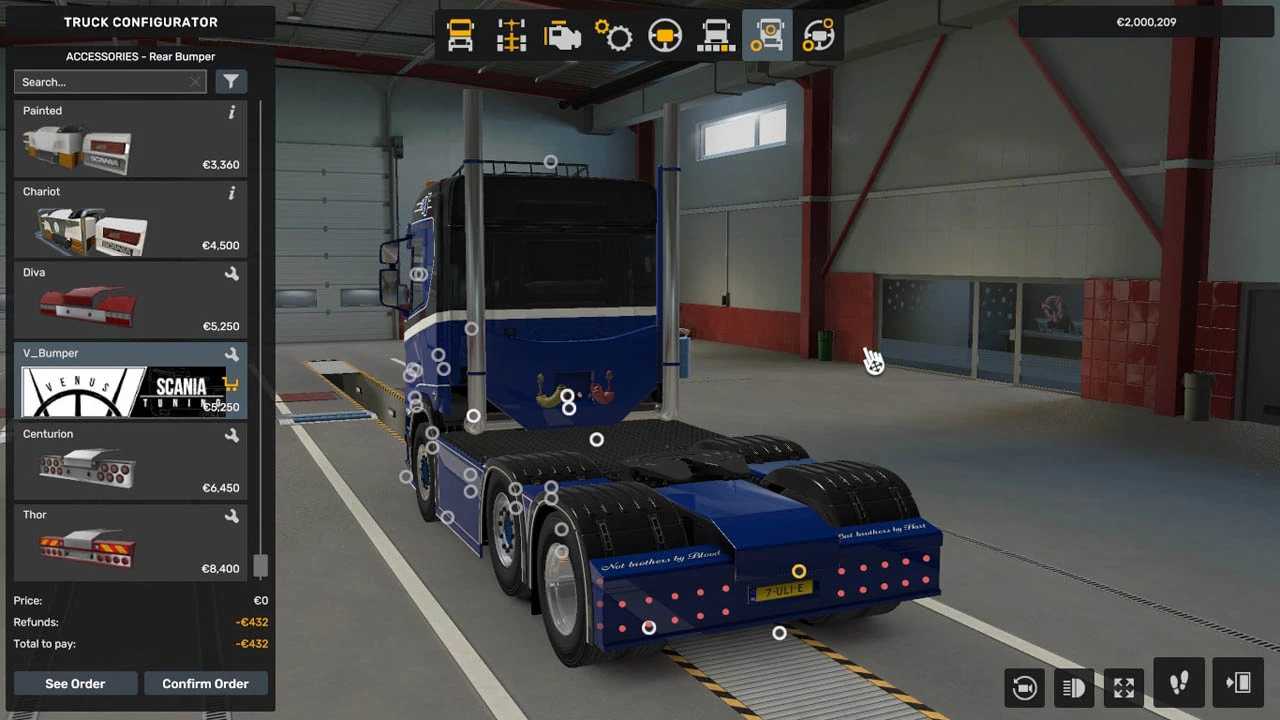Select the Thor rear bumper
Image resolution: width=1280 pixels, height=720 pixels.
point(130,543)
